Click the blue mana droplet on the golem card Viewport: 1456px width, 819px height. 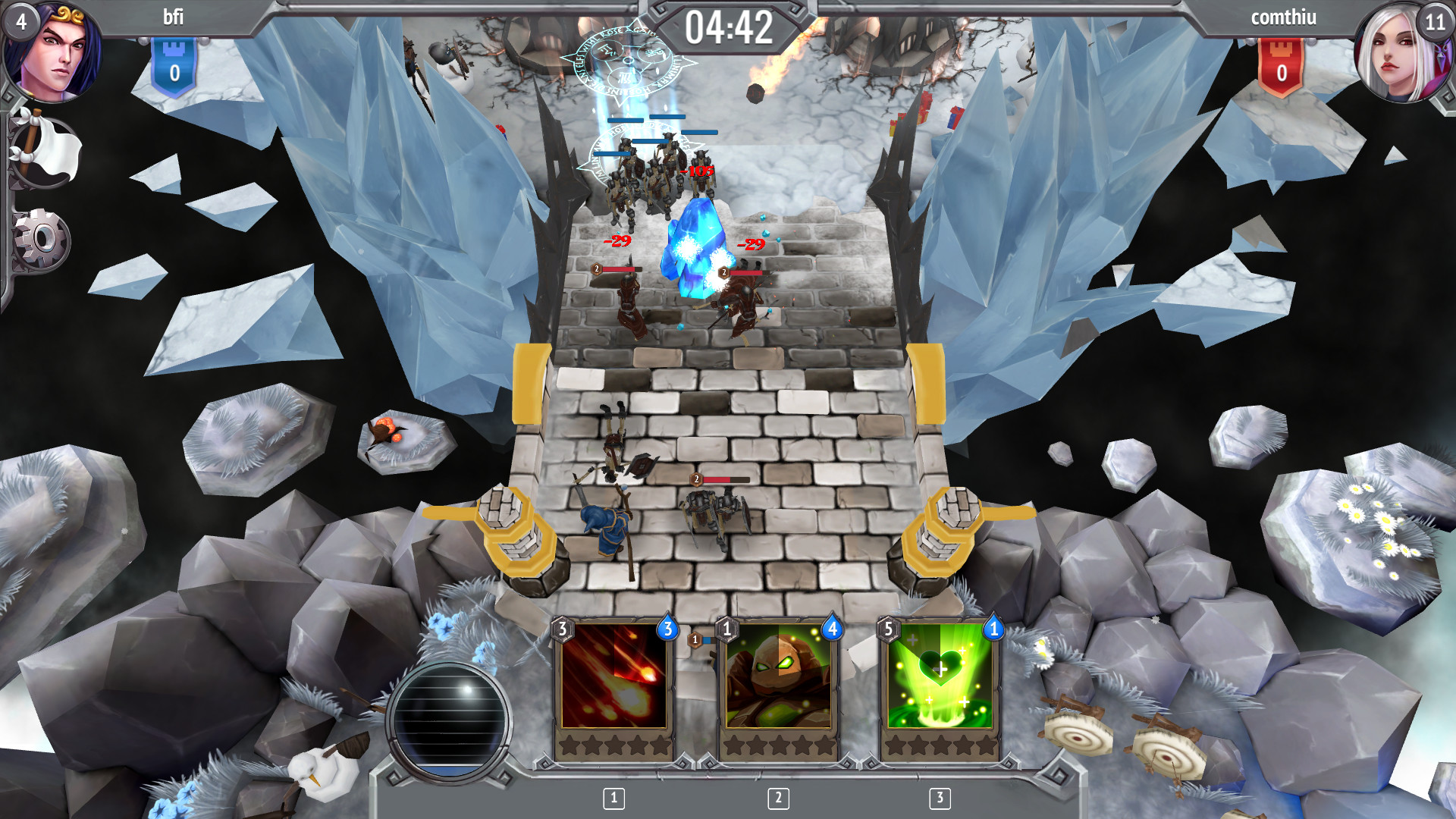pos(832,629)
